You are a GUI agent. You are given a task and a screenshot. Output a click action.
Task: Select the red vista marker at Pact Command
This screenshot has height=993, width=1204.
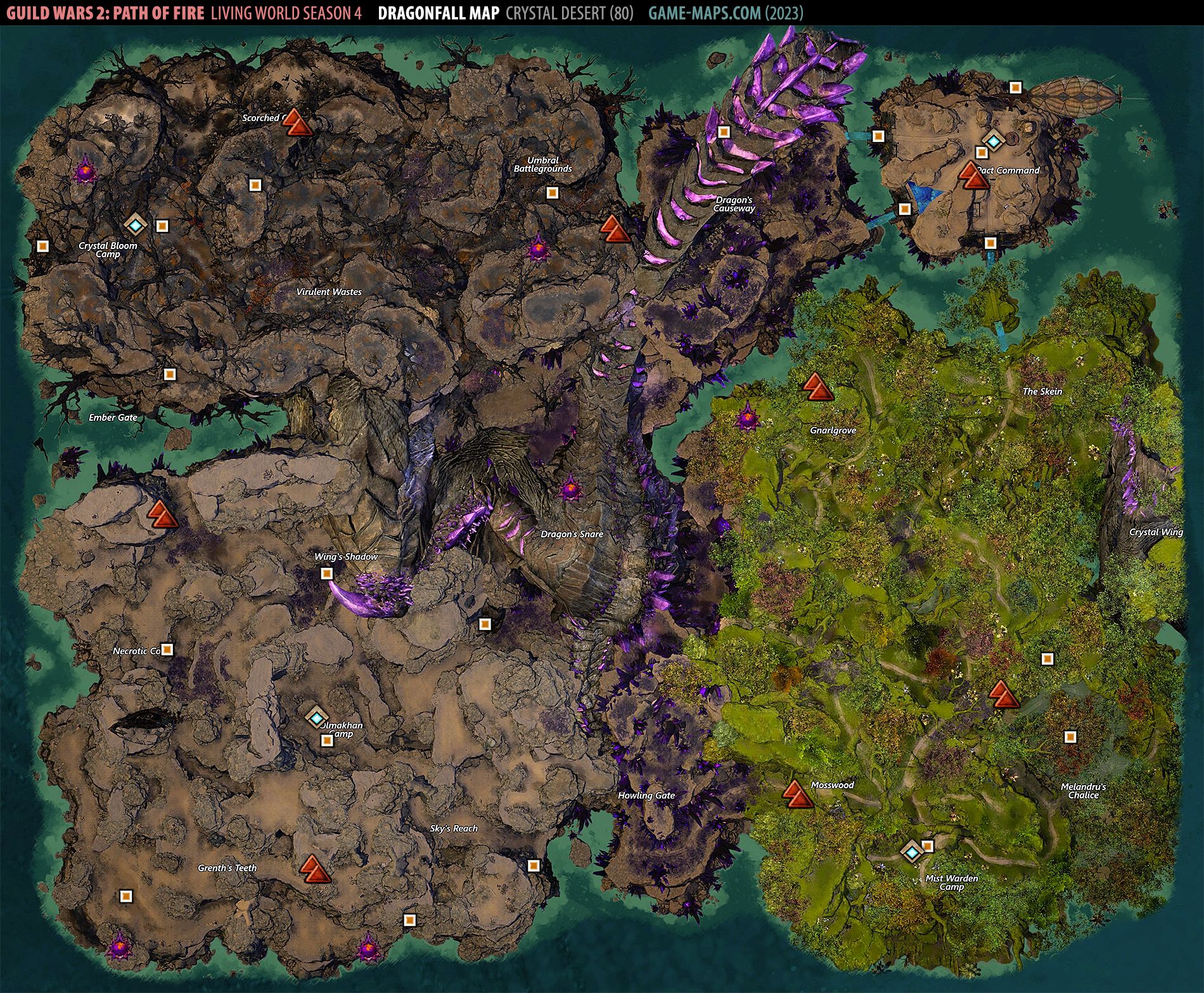[x=973, y=176]
